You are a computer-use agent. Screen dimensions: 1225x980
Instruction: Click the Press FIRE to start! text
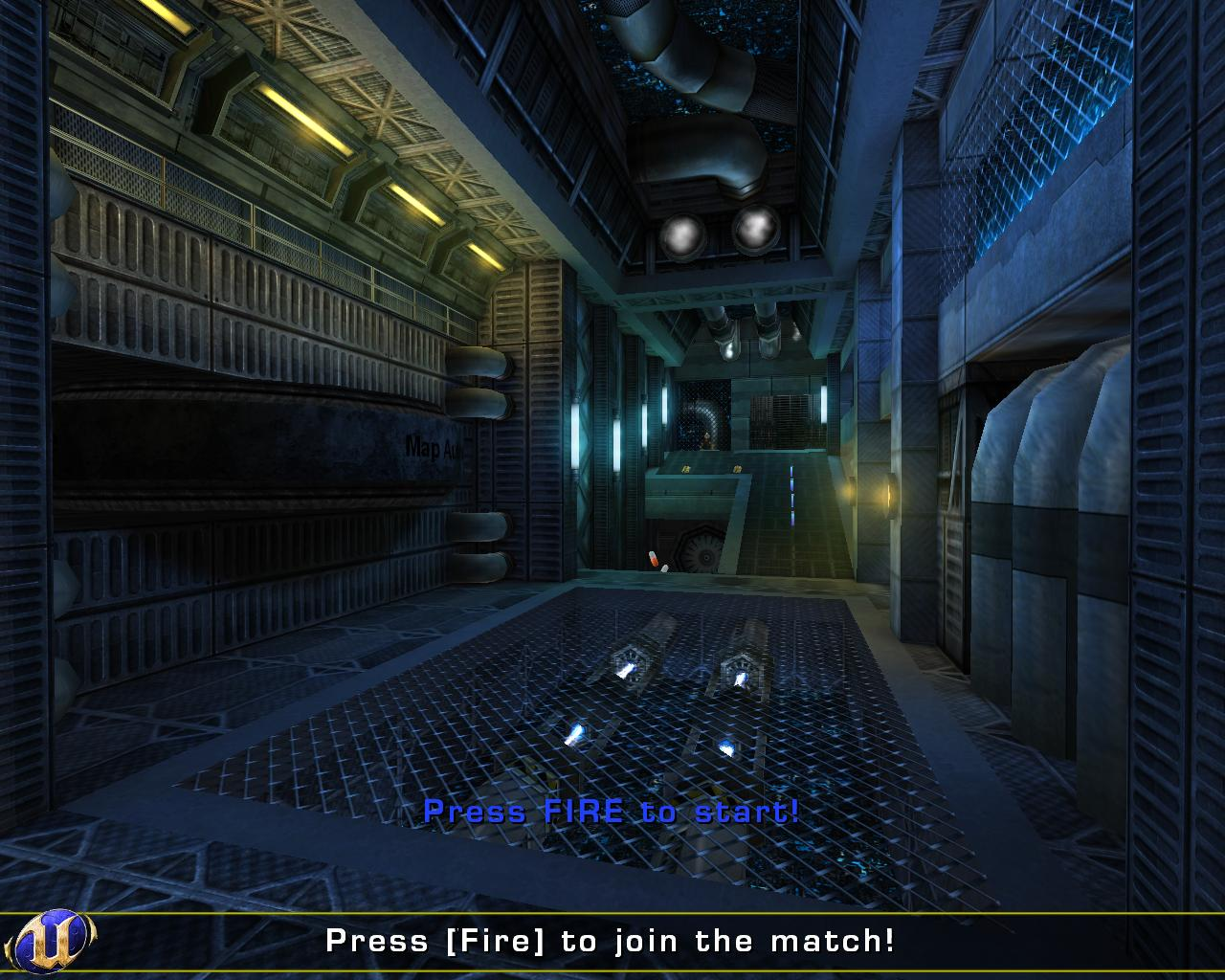pos(614,812)
